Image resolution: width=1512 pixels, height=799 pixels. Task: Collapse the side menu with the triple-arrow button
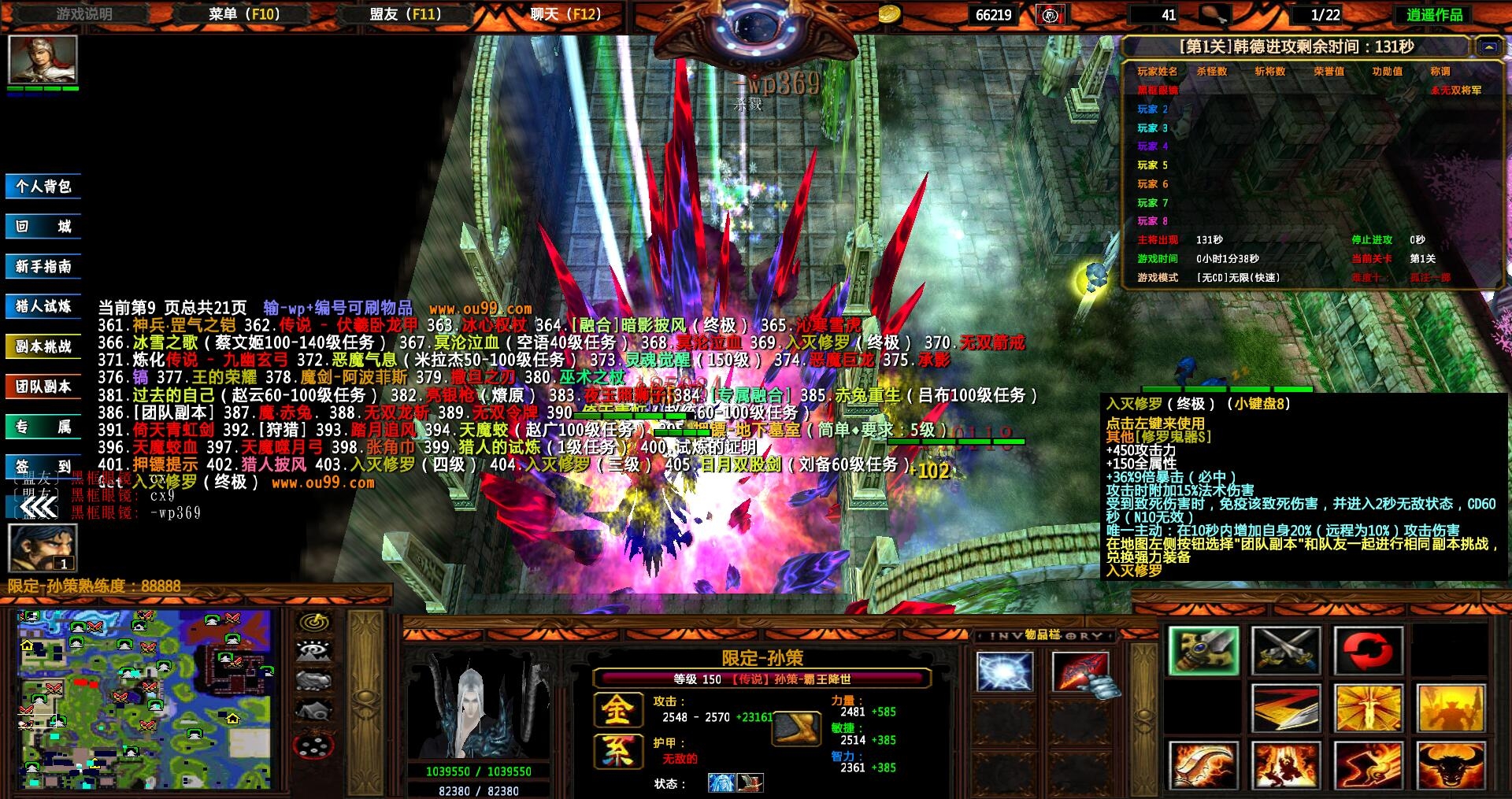pos(38,509)
